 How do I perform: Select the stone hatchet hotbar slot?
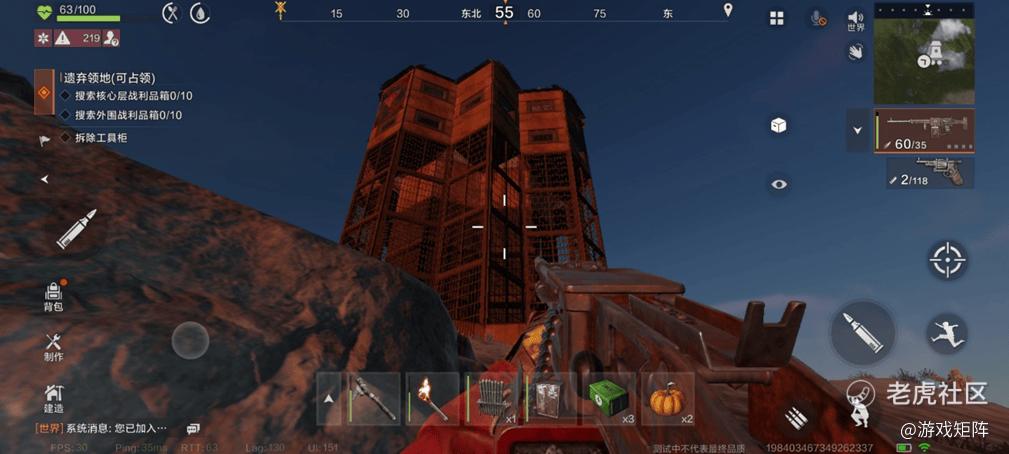point(374,399)
